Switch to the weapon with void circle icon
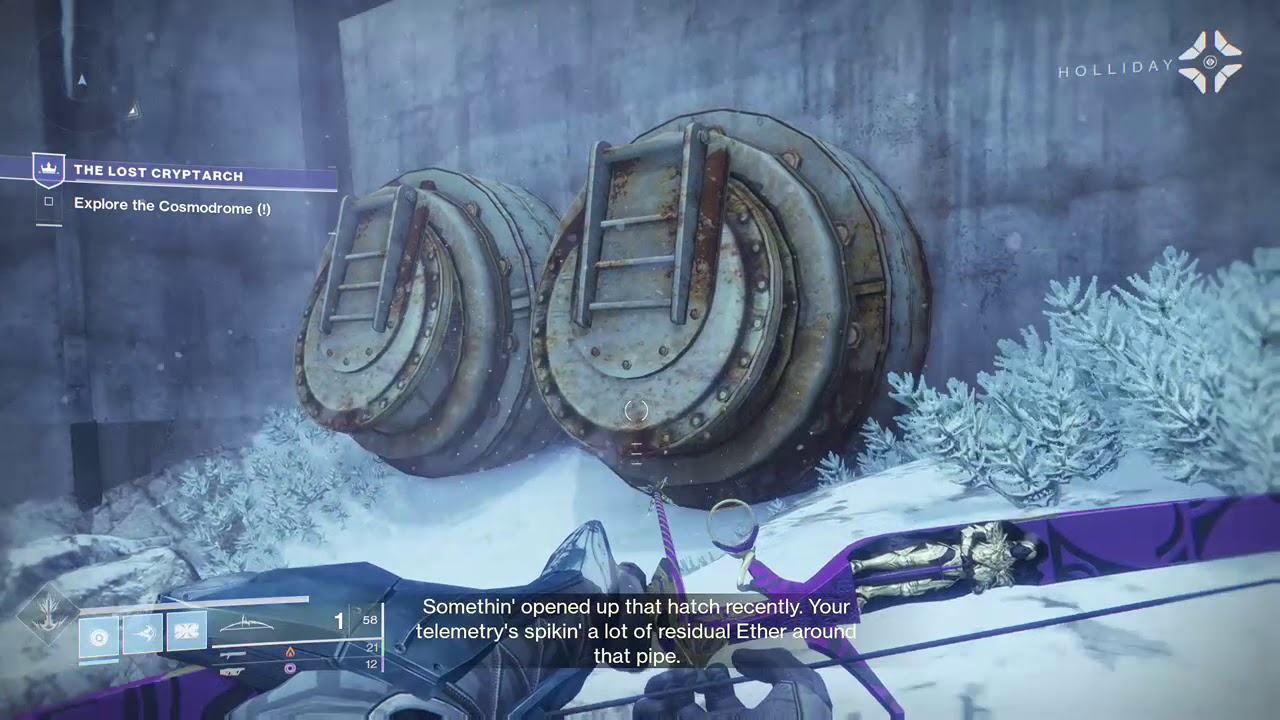This screenshot has width=1280, height=720. pos(290,667)
